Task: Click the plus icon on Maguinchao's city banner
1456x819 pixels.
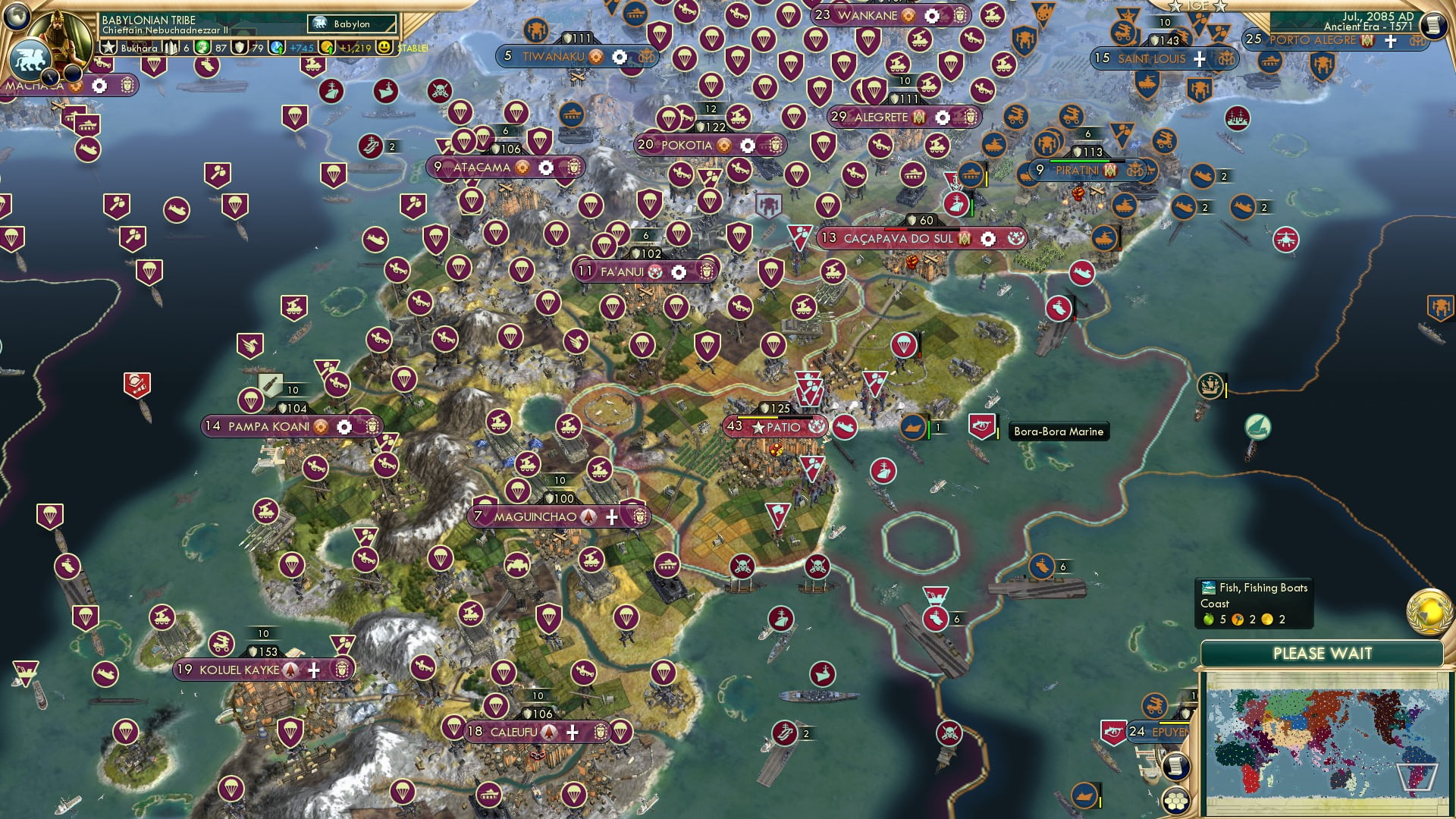Action: 610,516
